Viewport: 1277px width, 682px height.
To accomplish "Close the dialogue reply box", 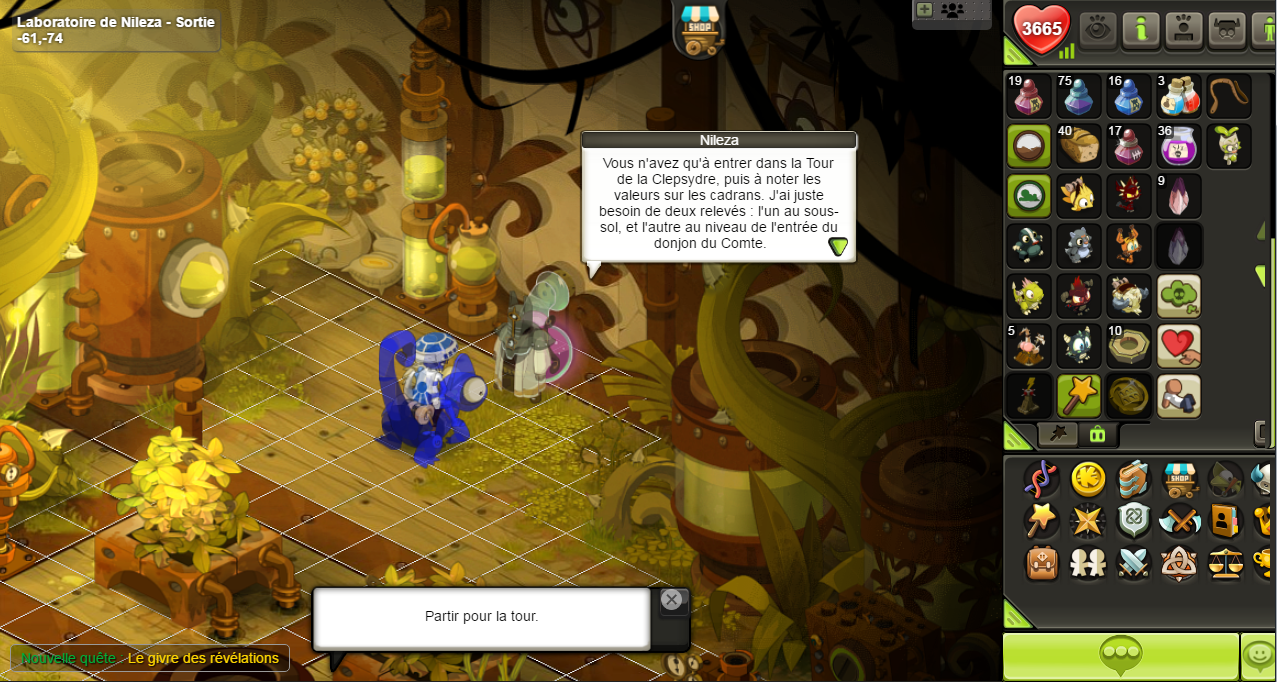I will (x=672, y=600).
